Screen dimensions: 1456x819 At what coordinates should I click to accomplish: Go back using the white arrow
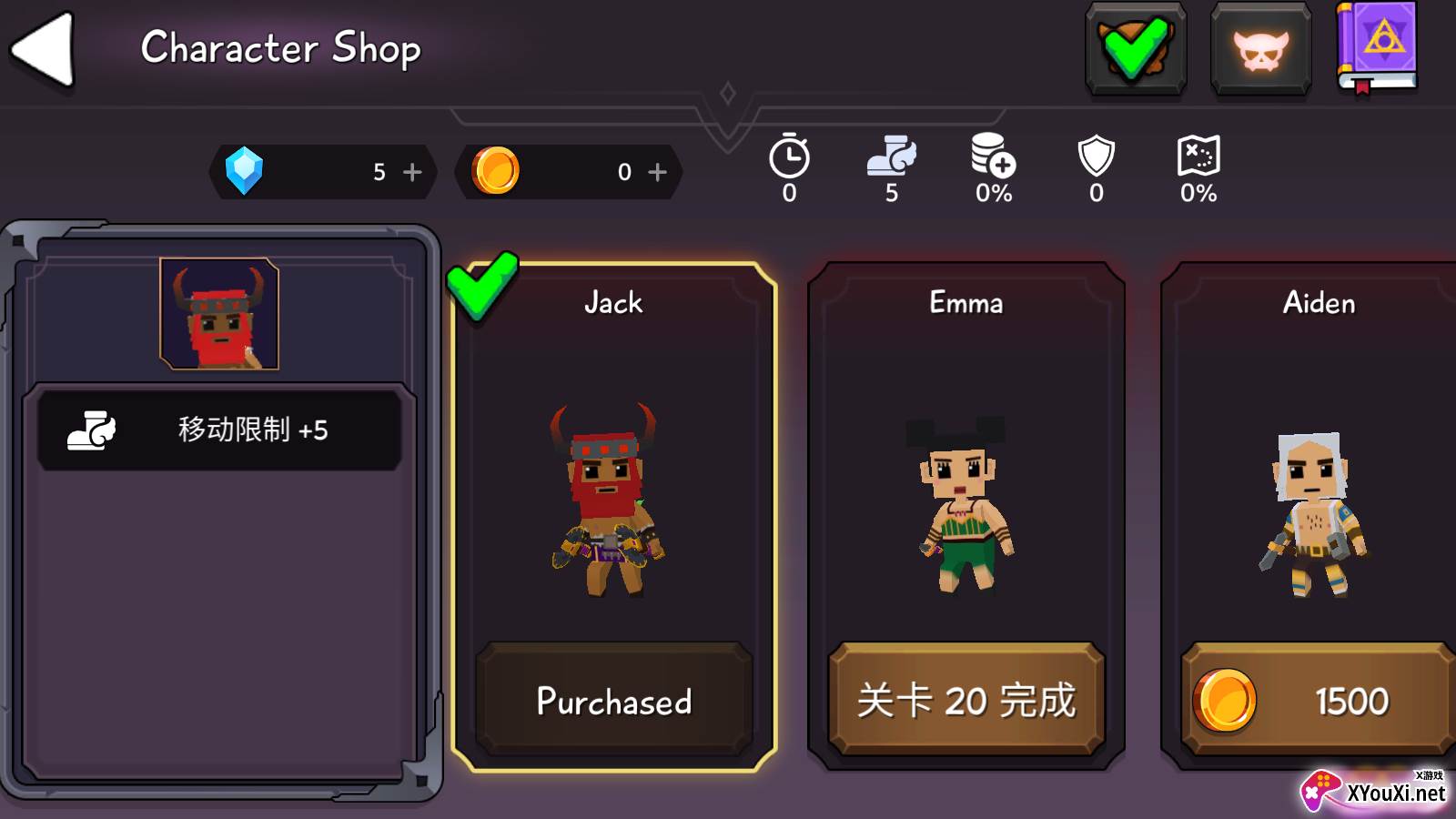pos(43,50)
